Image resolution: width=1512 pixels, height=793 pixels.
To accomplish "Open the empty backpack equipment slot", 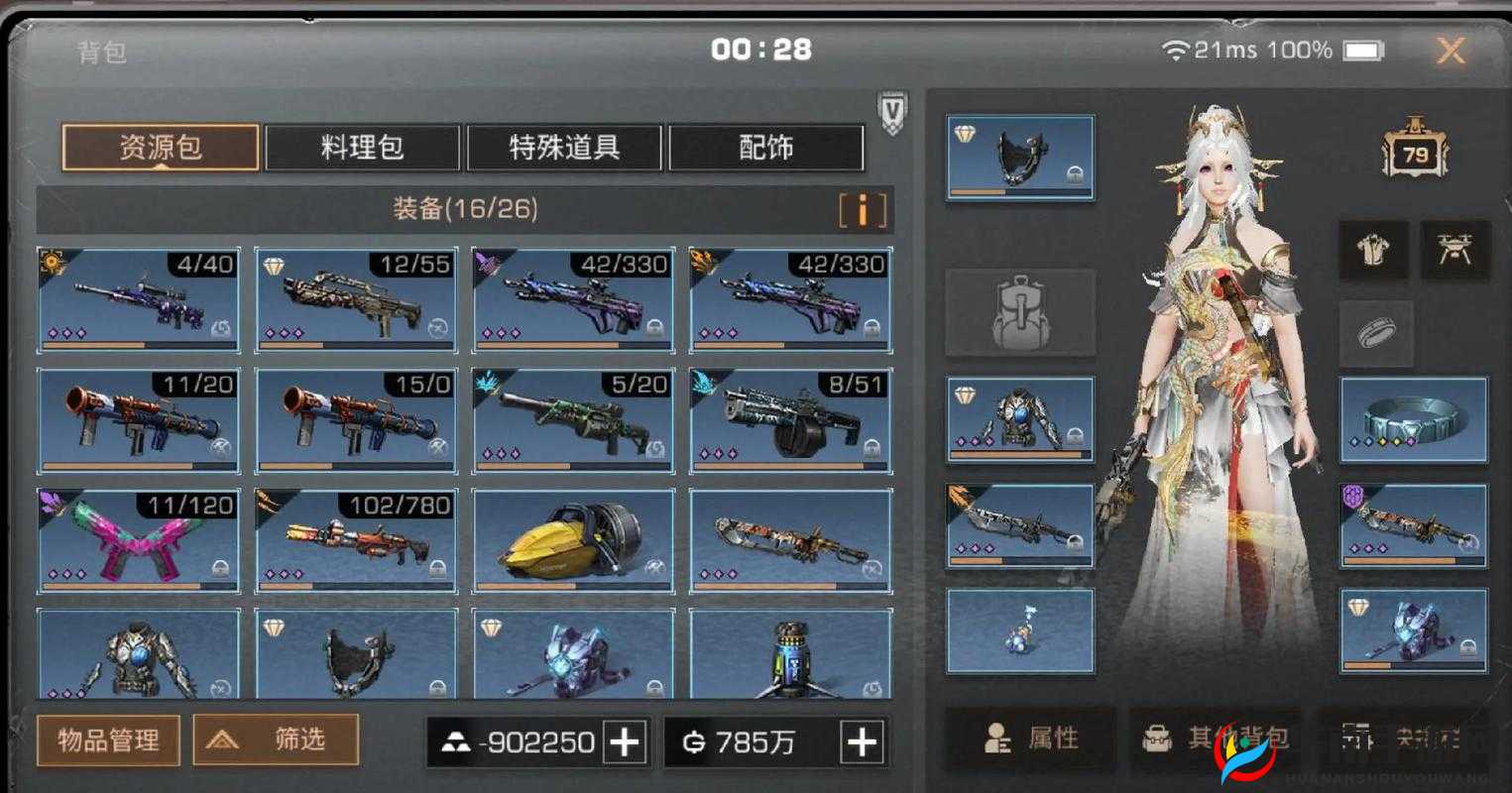I will (1020, 313).
